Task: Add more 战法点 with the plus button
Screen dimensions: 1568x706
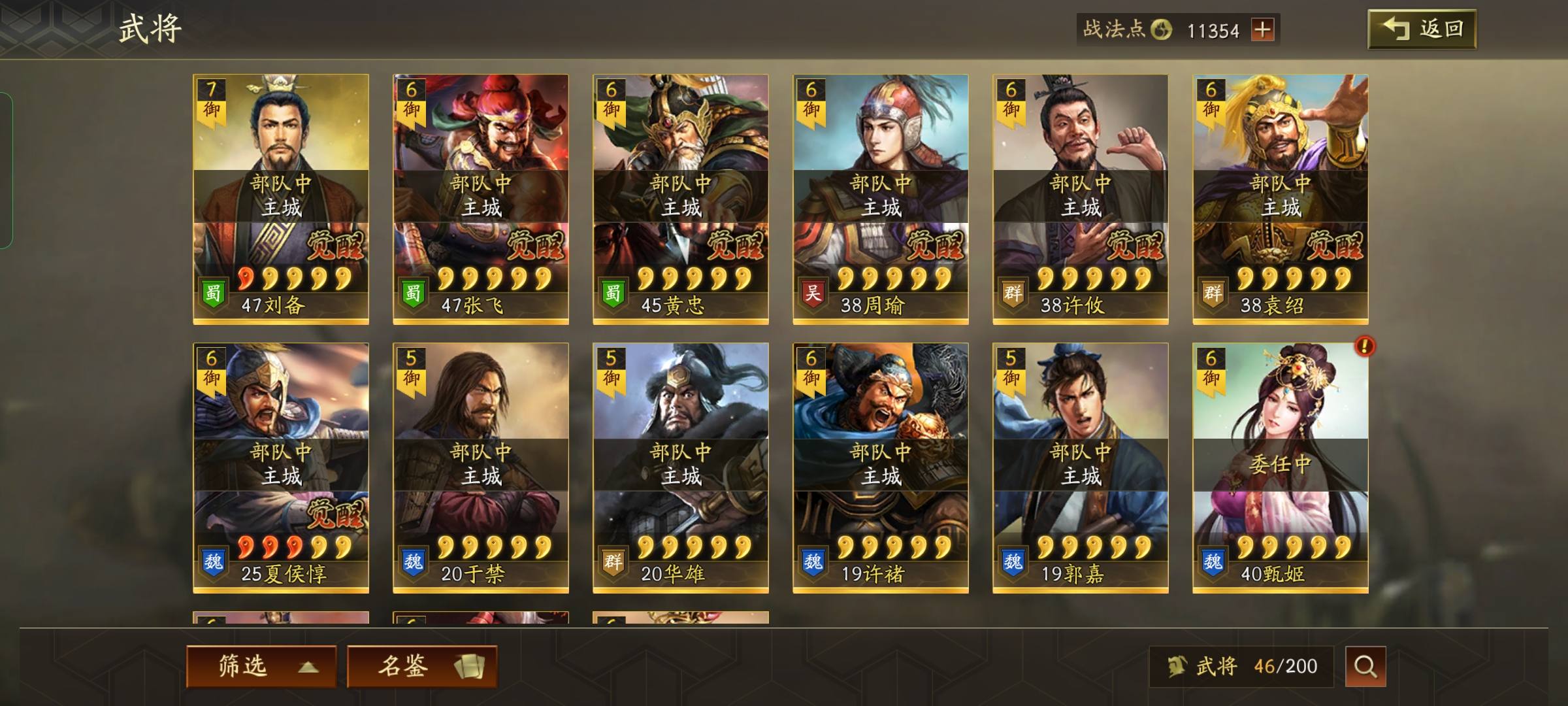Action: tap(1262, 30)
